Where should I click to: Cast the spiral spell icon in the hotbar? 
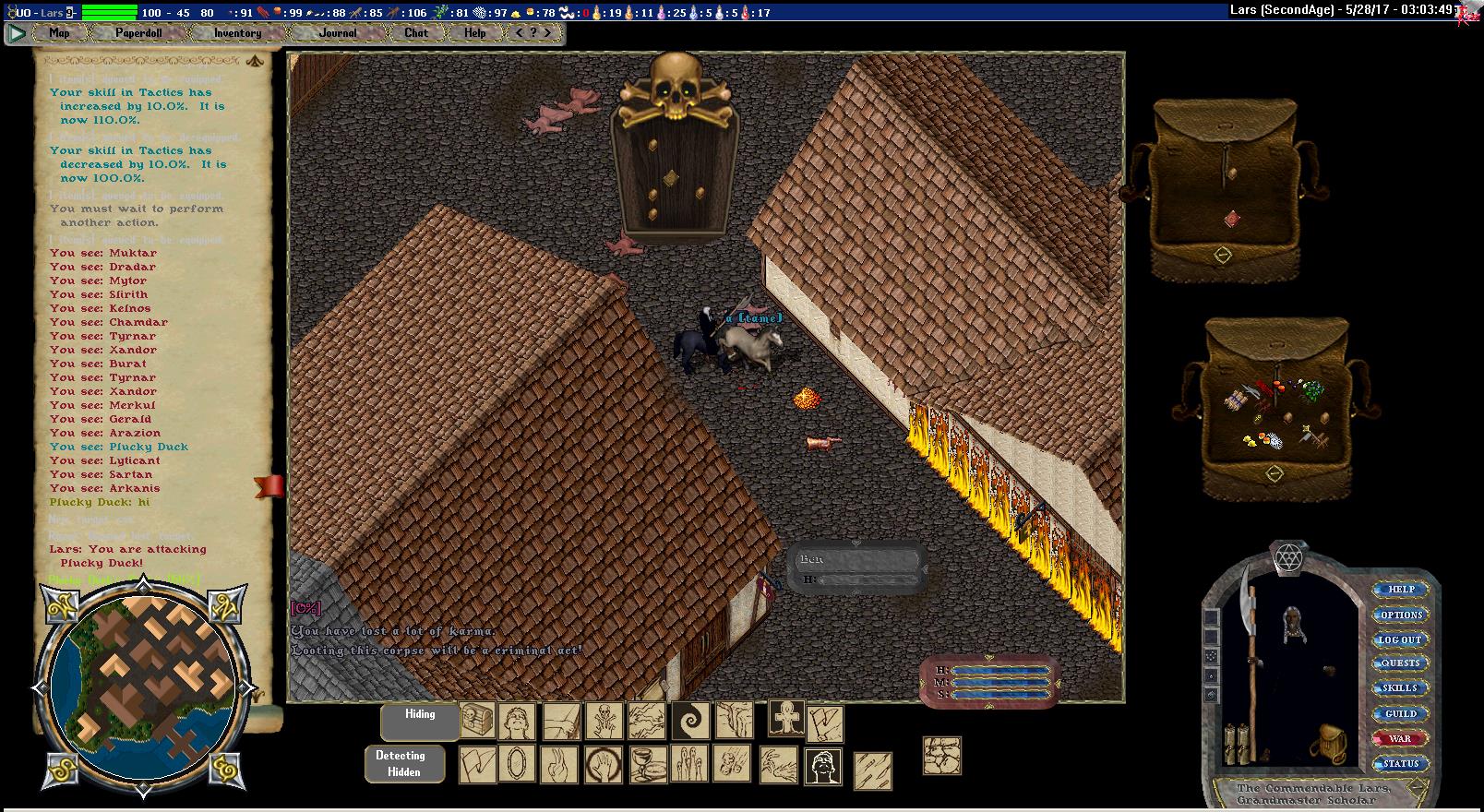[690, 721]
